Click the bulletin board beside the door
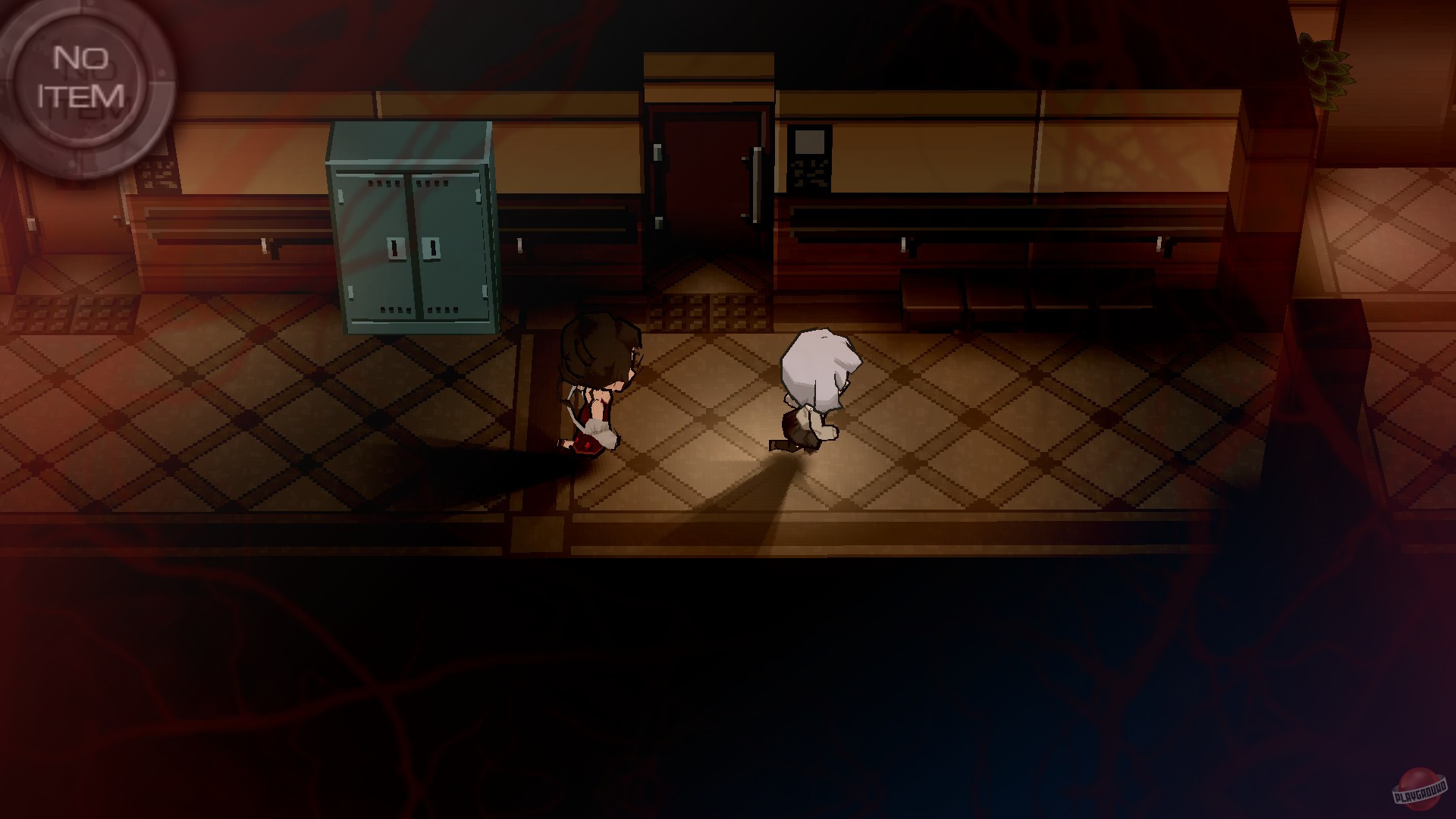Viewport: 1456px width, 819px height. [x=811, y=159]
